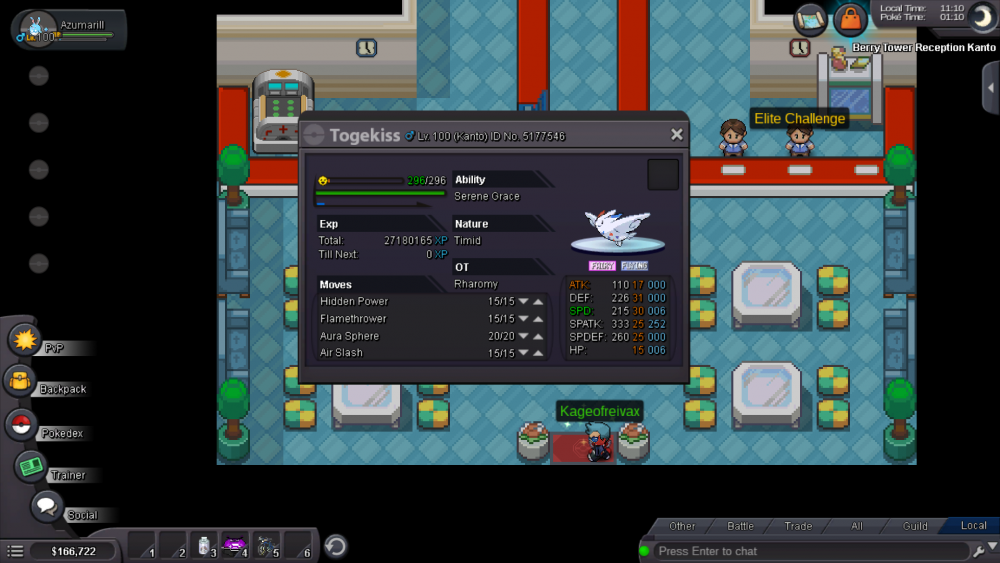Use the jar item in hotbar slot 3
Viewport: 1000px width, 563px height.
(x=203, y=545)
